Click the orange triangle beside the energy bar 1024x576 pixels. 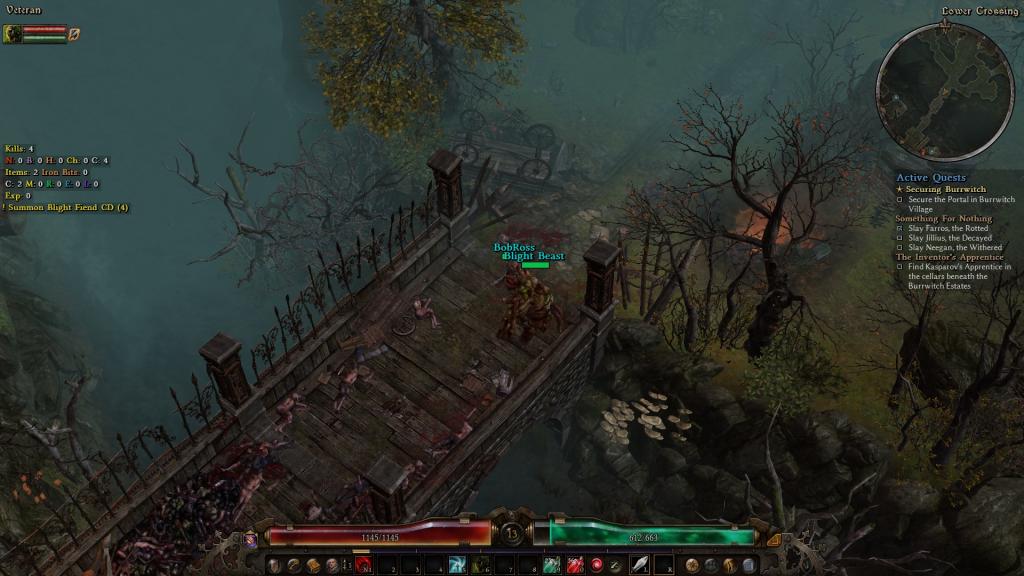(x=770, y=539)
